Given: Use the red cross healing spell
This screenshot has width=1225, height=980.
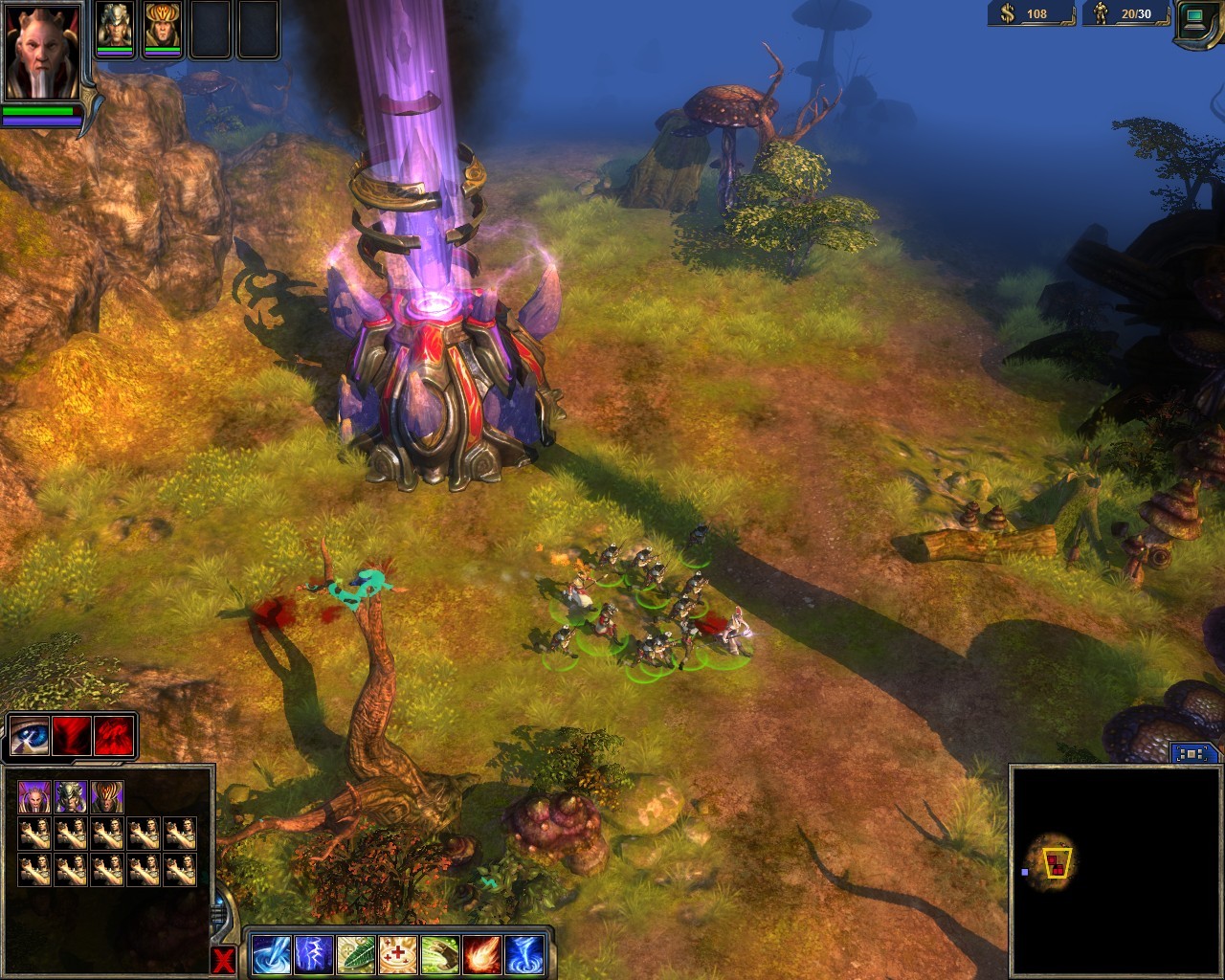Looking at the screenshot, I should 397,955.
